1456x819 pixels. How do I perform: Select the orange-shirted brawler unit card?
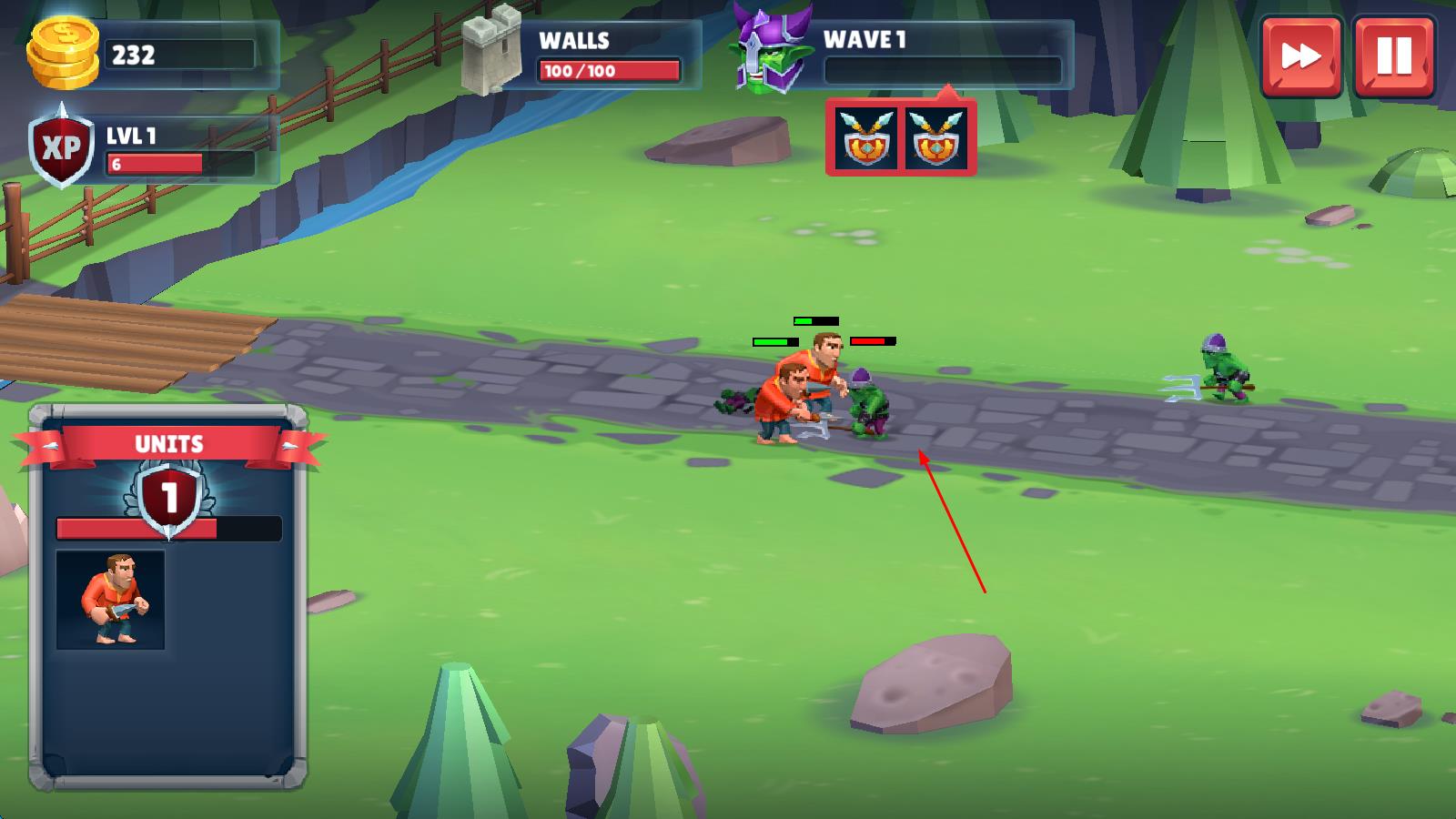coord(110,600)
